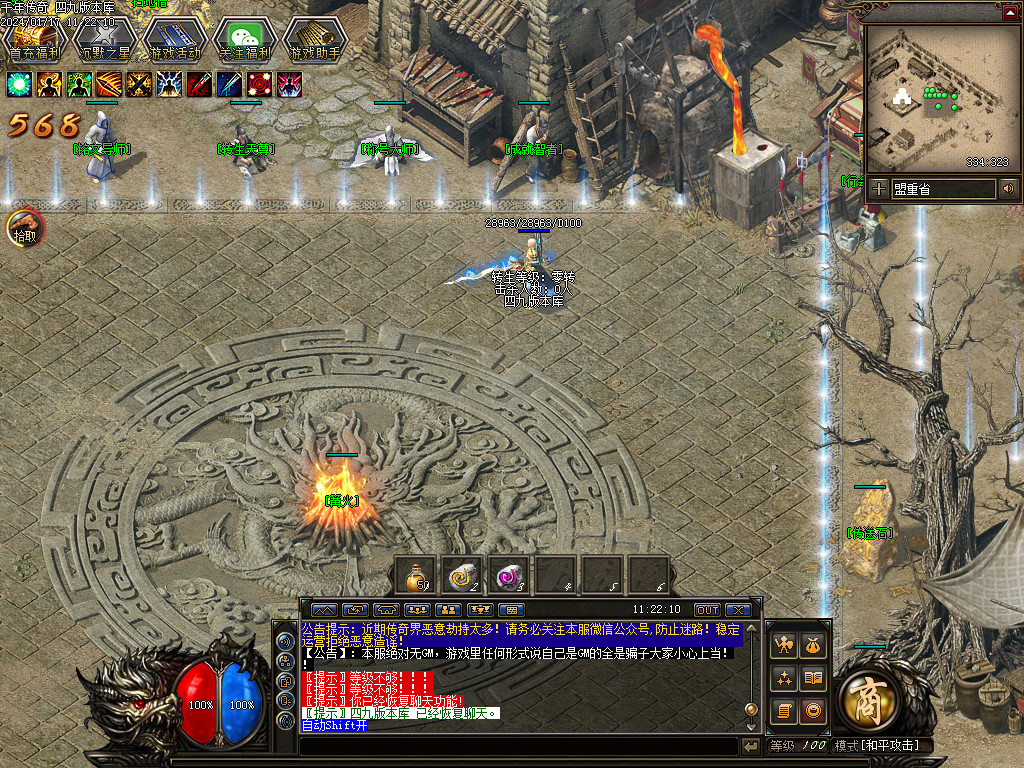Use the yellow spiral scroll in slot 2
The height and width of the screenshot is (768, 1024).
coord(462,575)
